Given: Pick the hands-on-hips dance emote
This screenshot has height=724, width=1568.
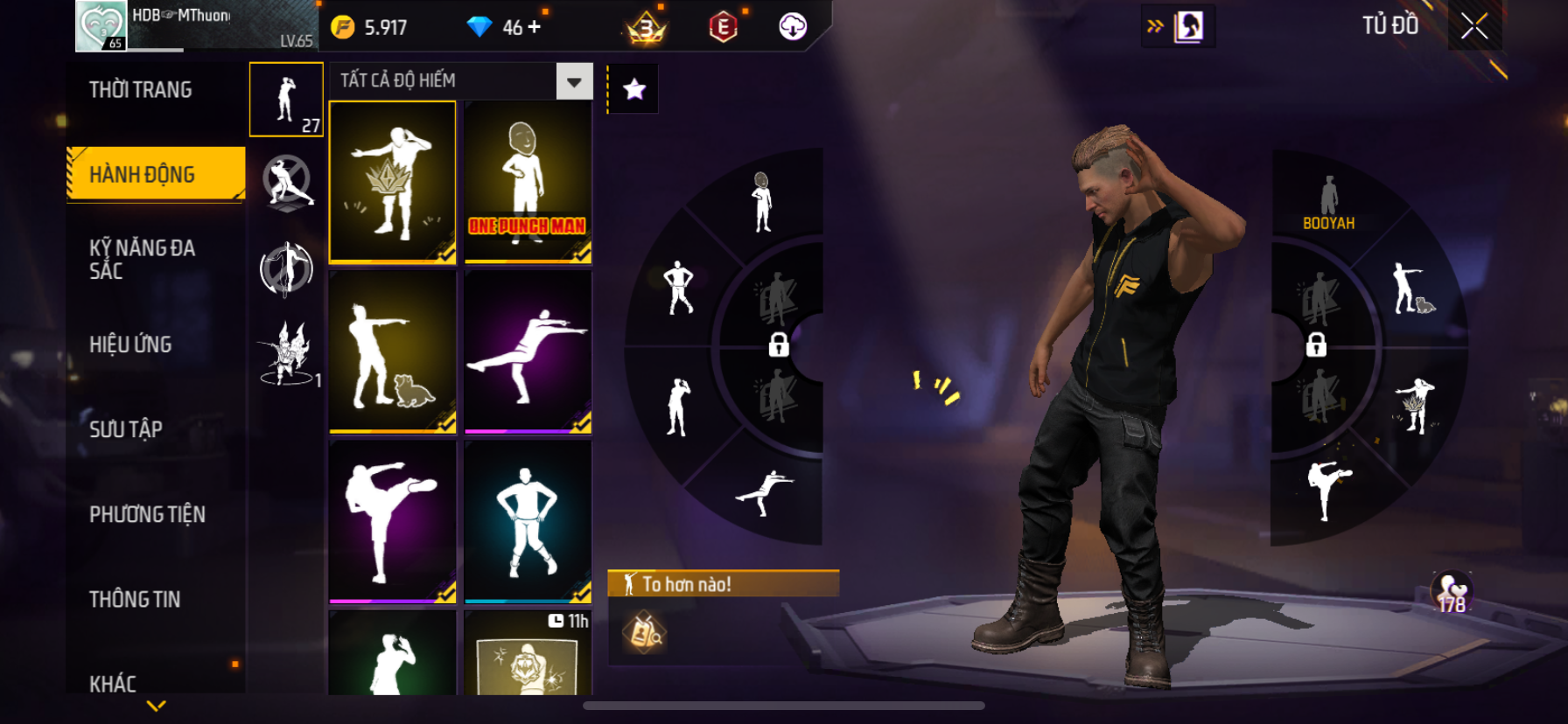Looking at the screenshot, I should pos(528,521).
